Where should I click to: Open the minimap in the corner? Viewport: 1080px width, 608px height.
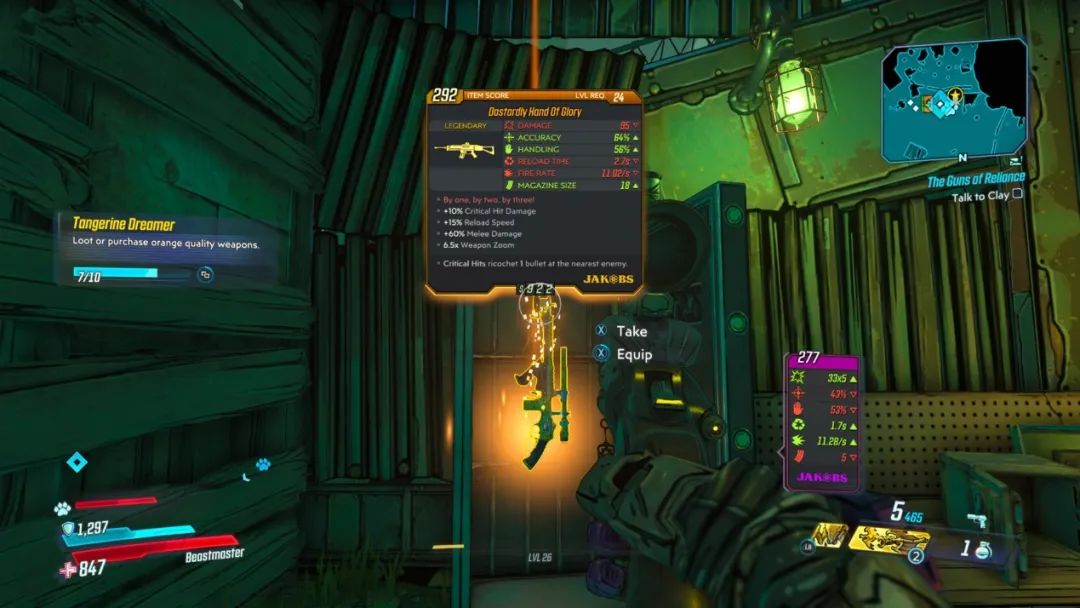(x=954, y=99)
